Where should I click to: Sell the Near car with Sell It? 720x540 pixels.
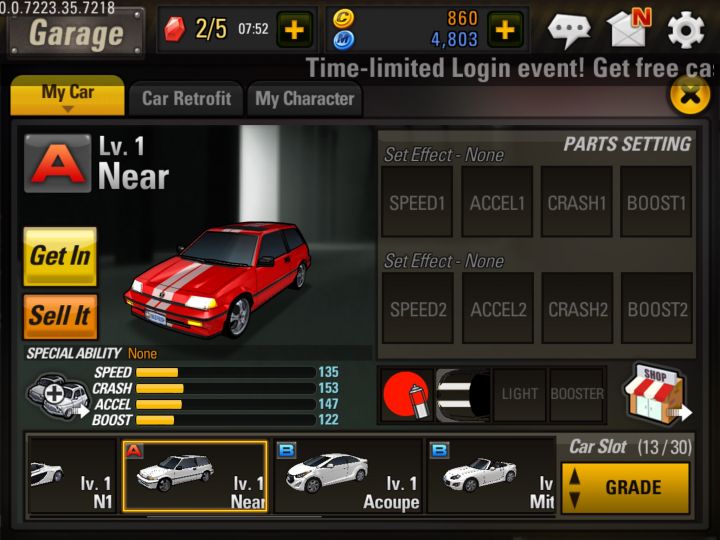[60, 316]
